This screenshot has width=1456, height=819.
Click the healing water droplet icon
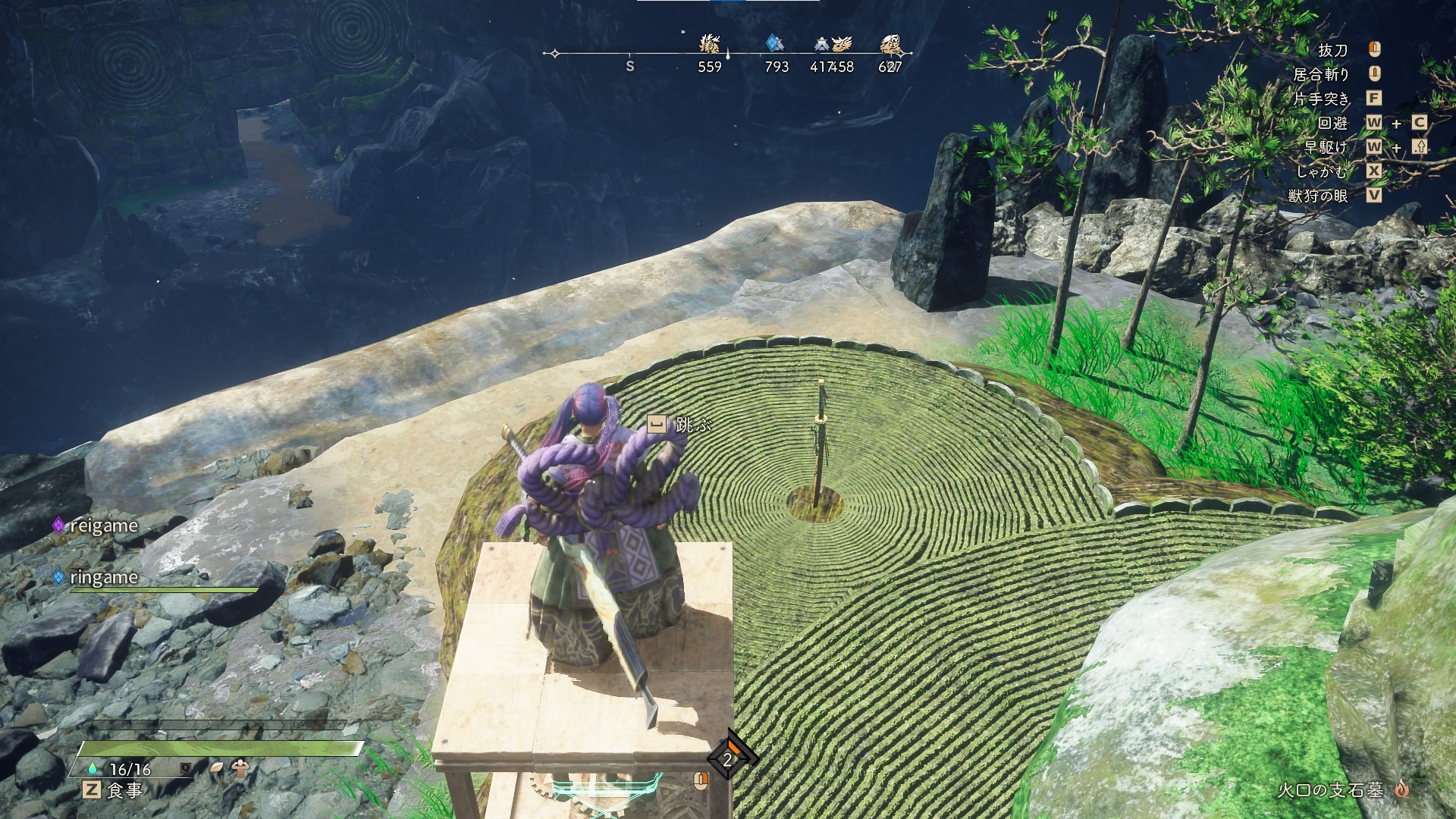point(93,767)
